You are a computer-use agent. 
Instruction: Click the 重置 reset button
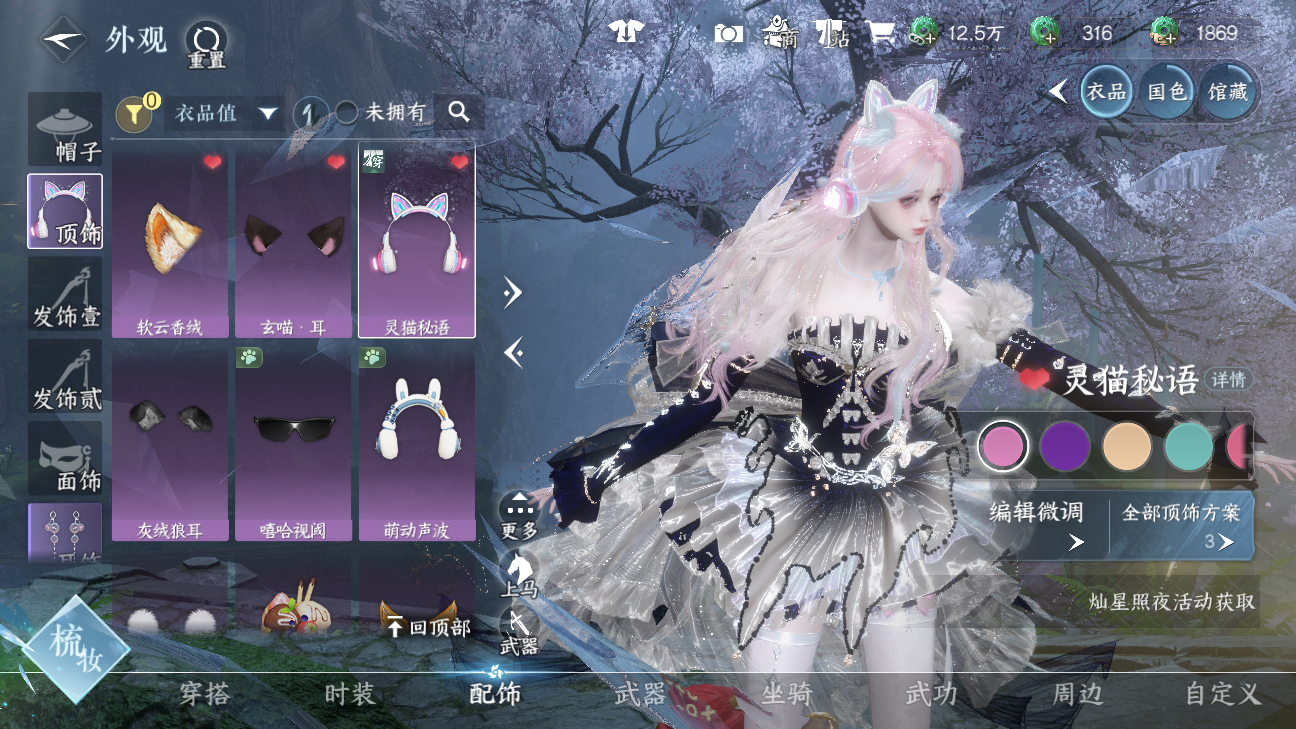tap(206, 44)
